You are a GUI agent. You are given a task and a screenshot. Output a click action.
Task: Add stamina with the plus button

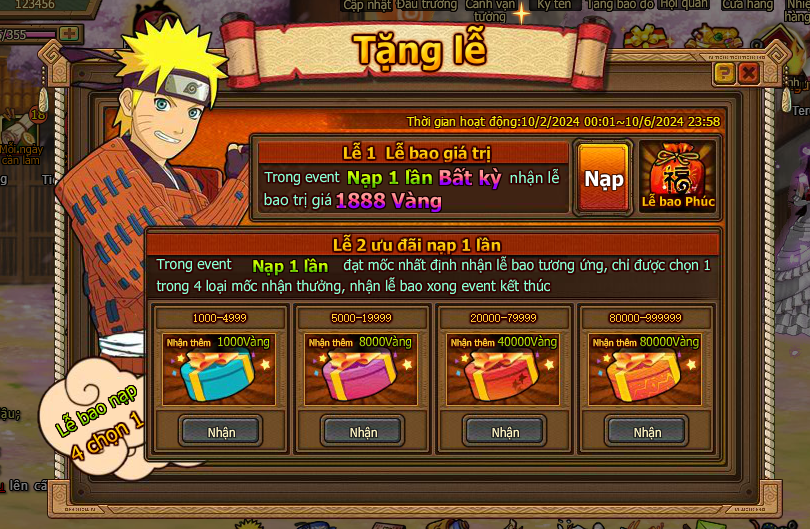coord(68,34)
